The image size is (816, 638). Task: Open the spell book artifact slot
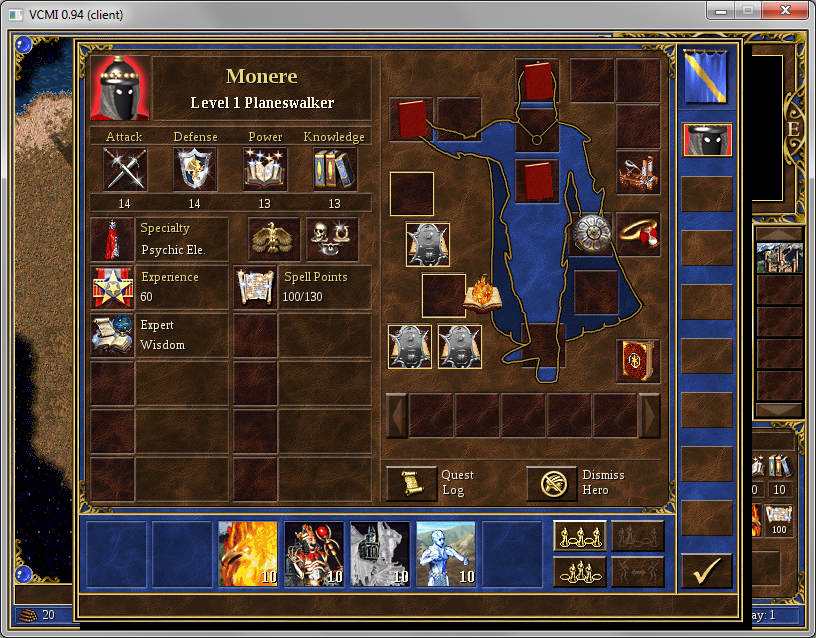pyautogui.click(x=637, y=361)
